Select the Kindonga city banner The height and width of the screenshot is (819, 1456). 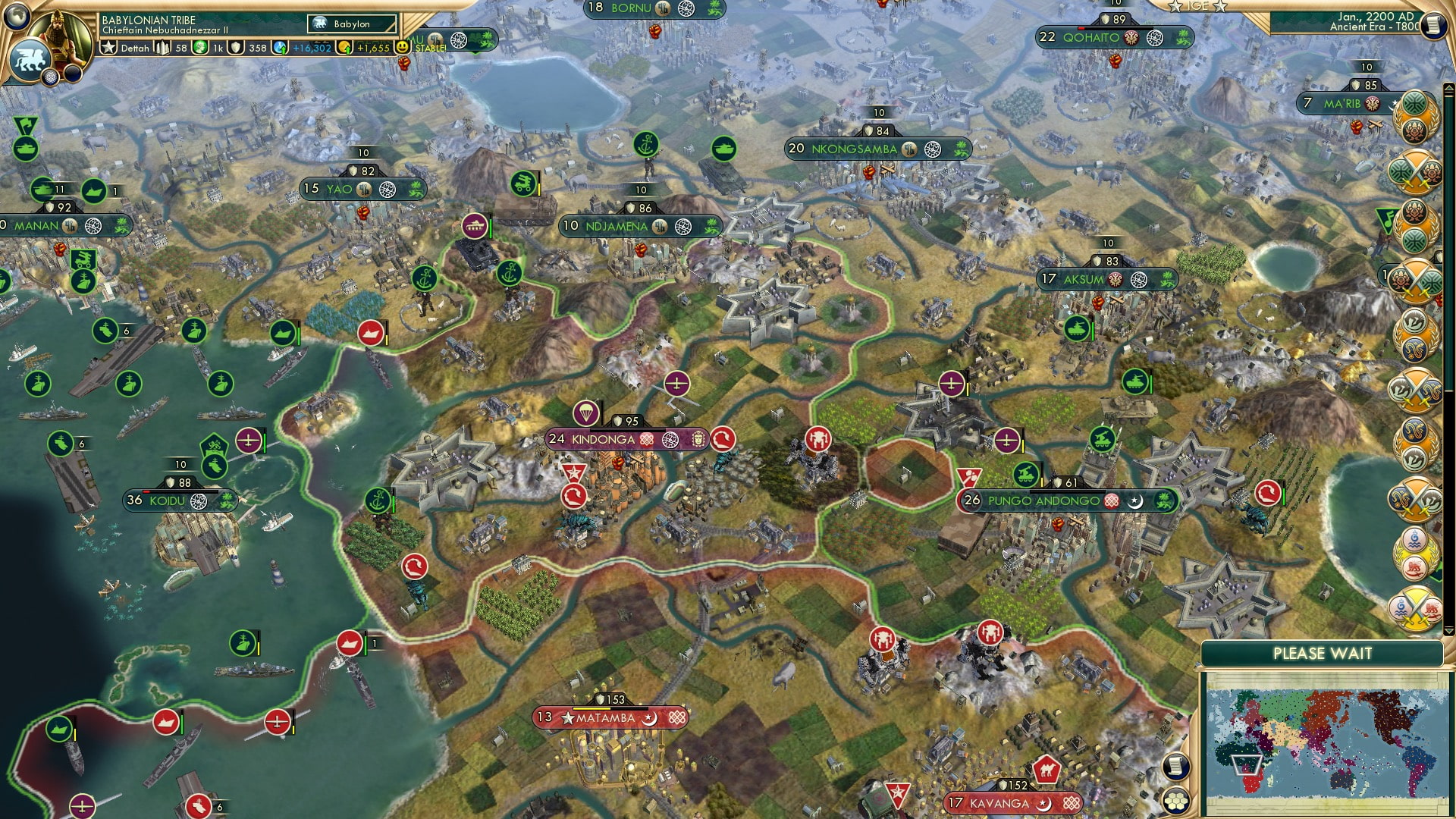[x=603, y=439]
